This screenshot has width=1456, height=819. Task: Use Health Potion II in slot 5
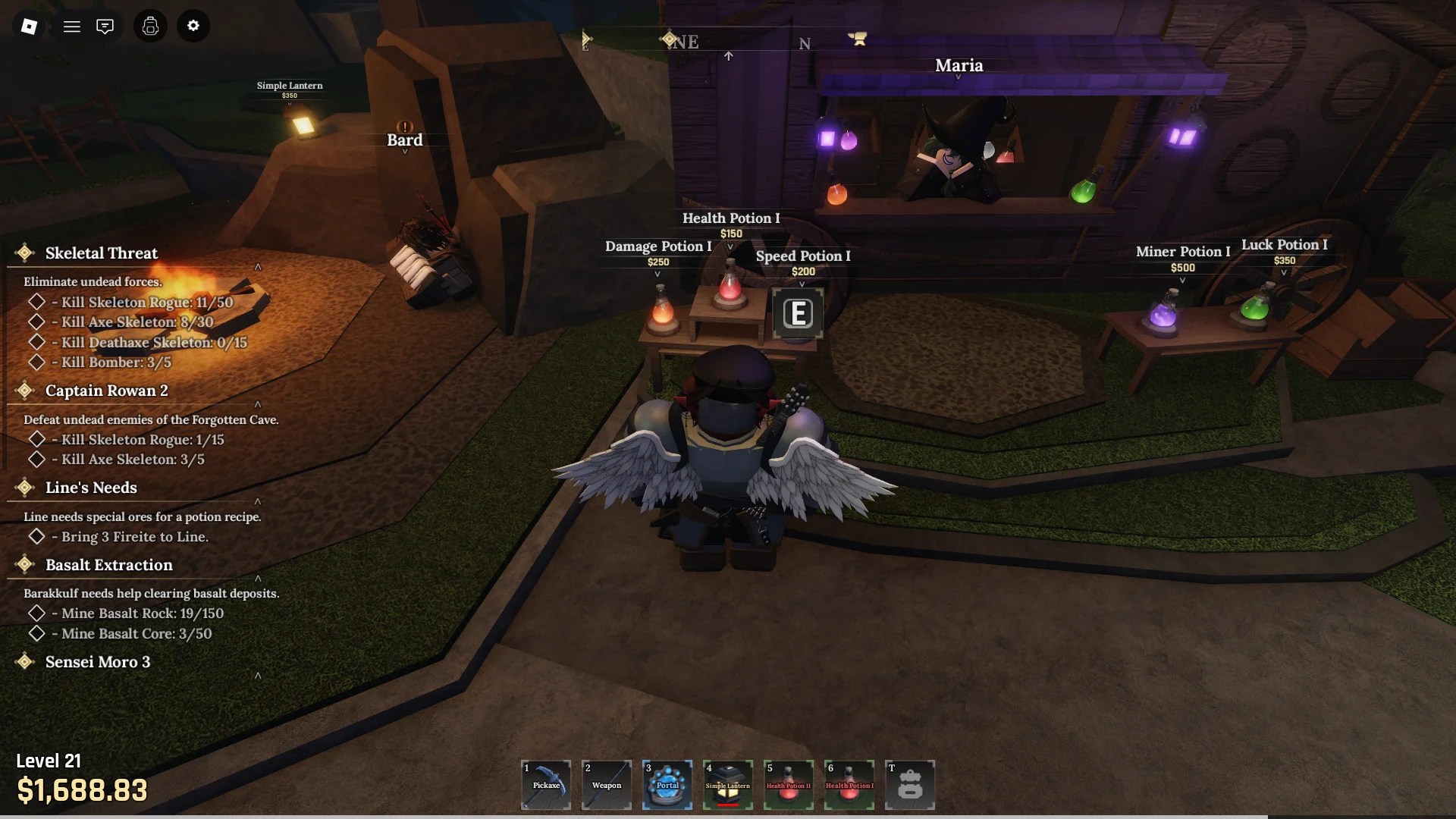[789, 785]
